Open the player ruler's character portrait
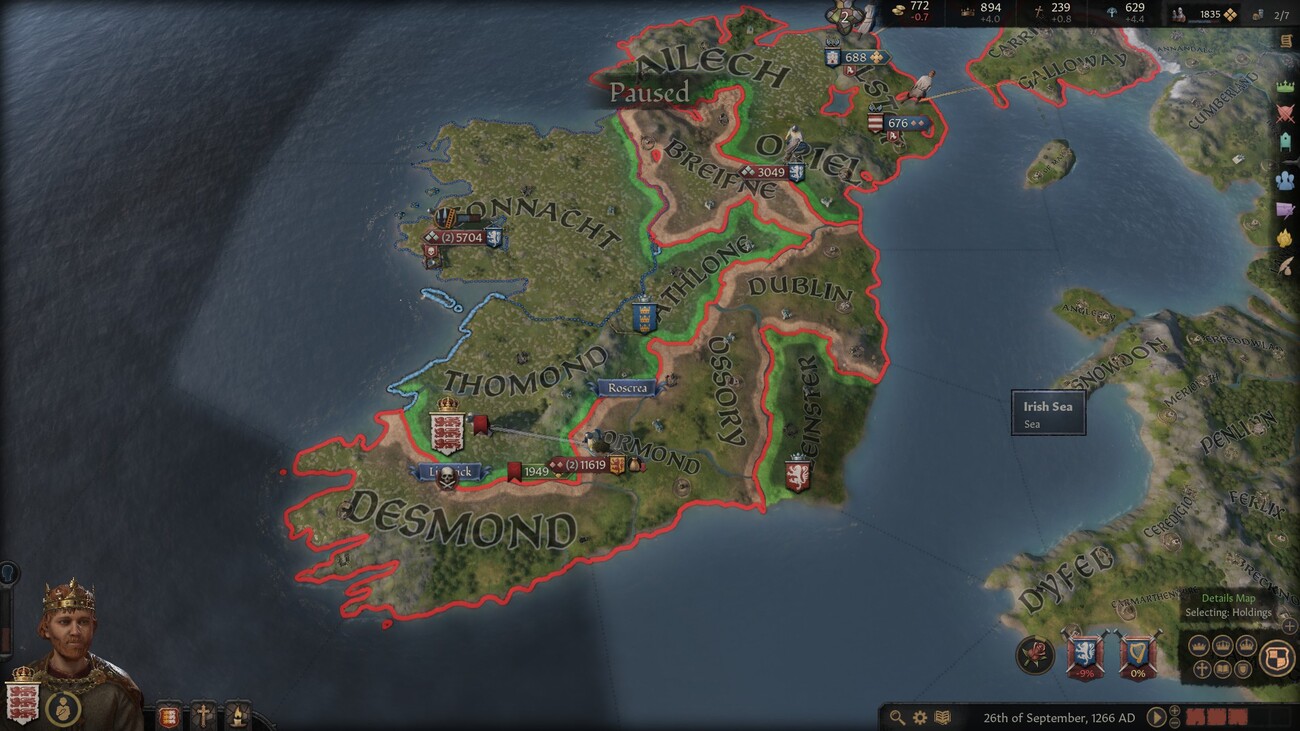The height and width of the screenshot is (731, 1300). (x=68, y=630)
